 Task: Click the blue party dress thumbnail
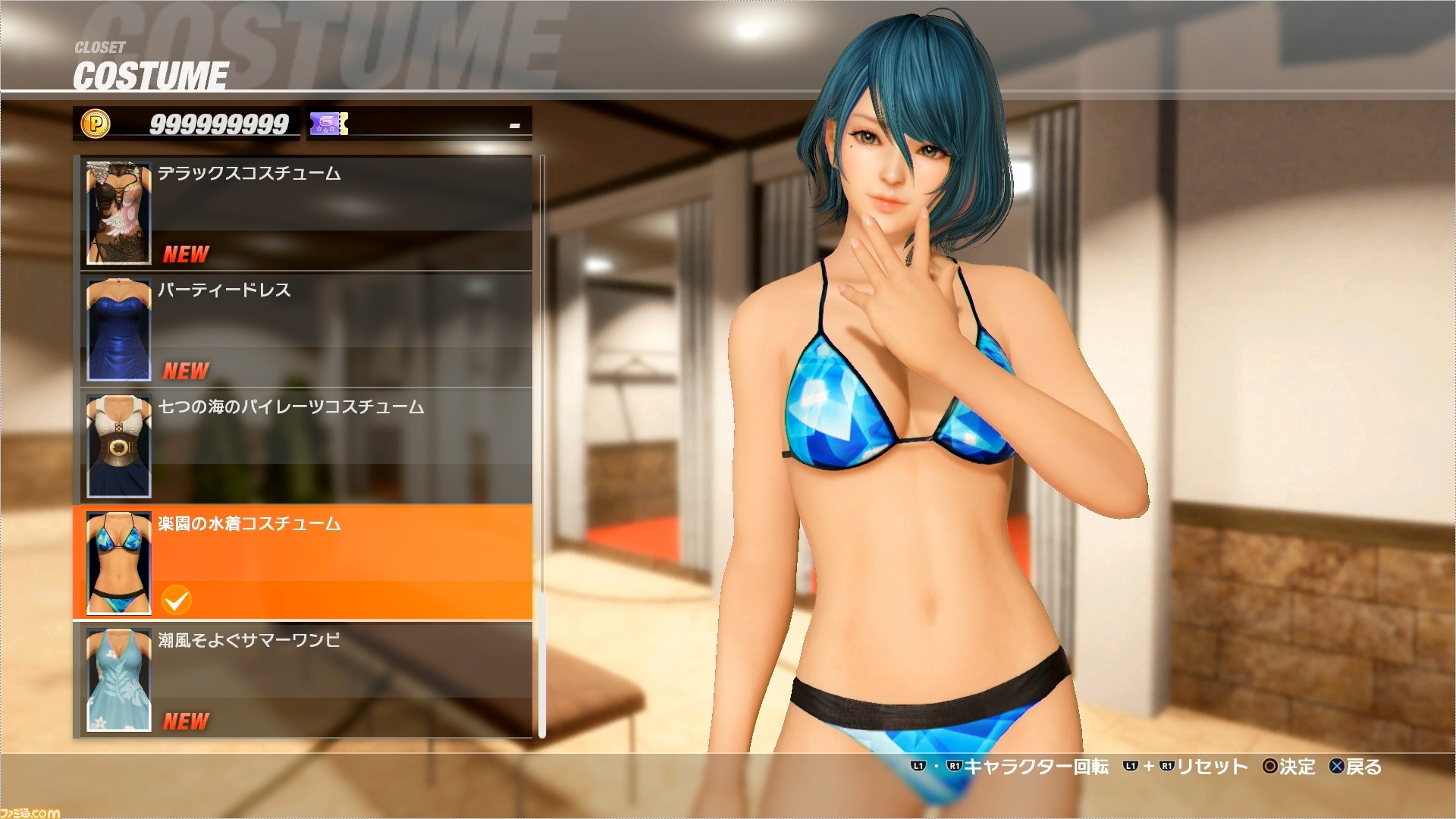(x=118, y=329)
